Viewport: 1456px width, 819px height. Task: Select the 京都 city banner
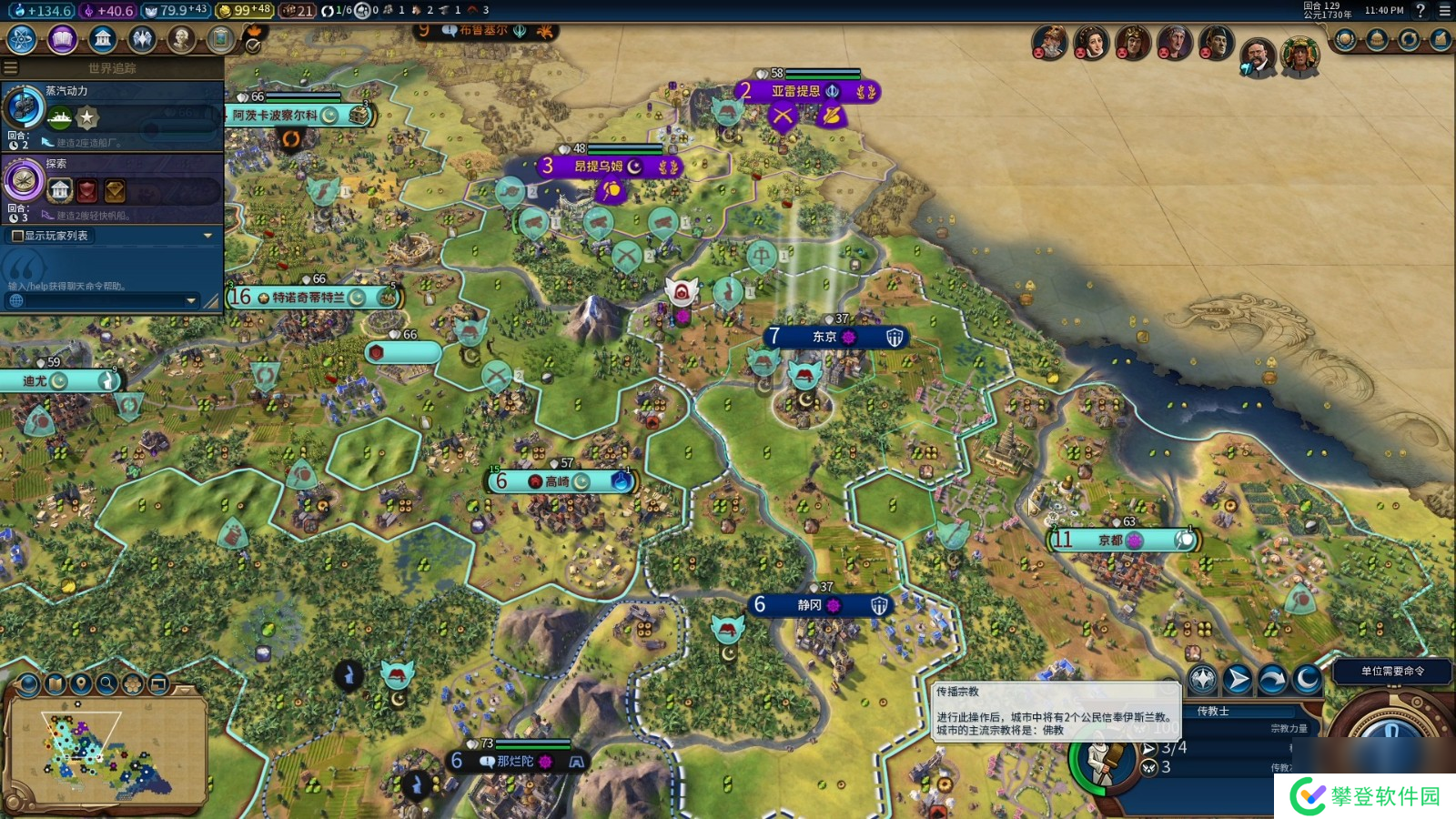tap(1110, 540)
